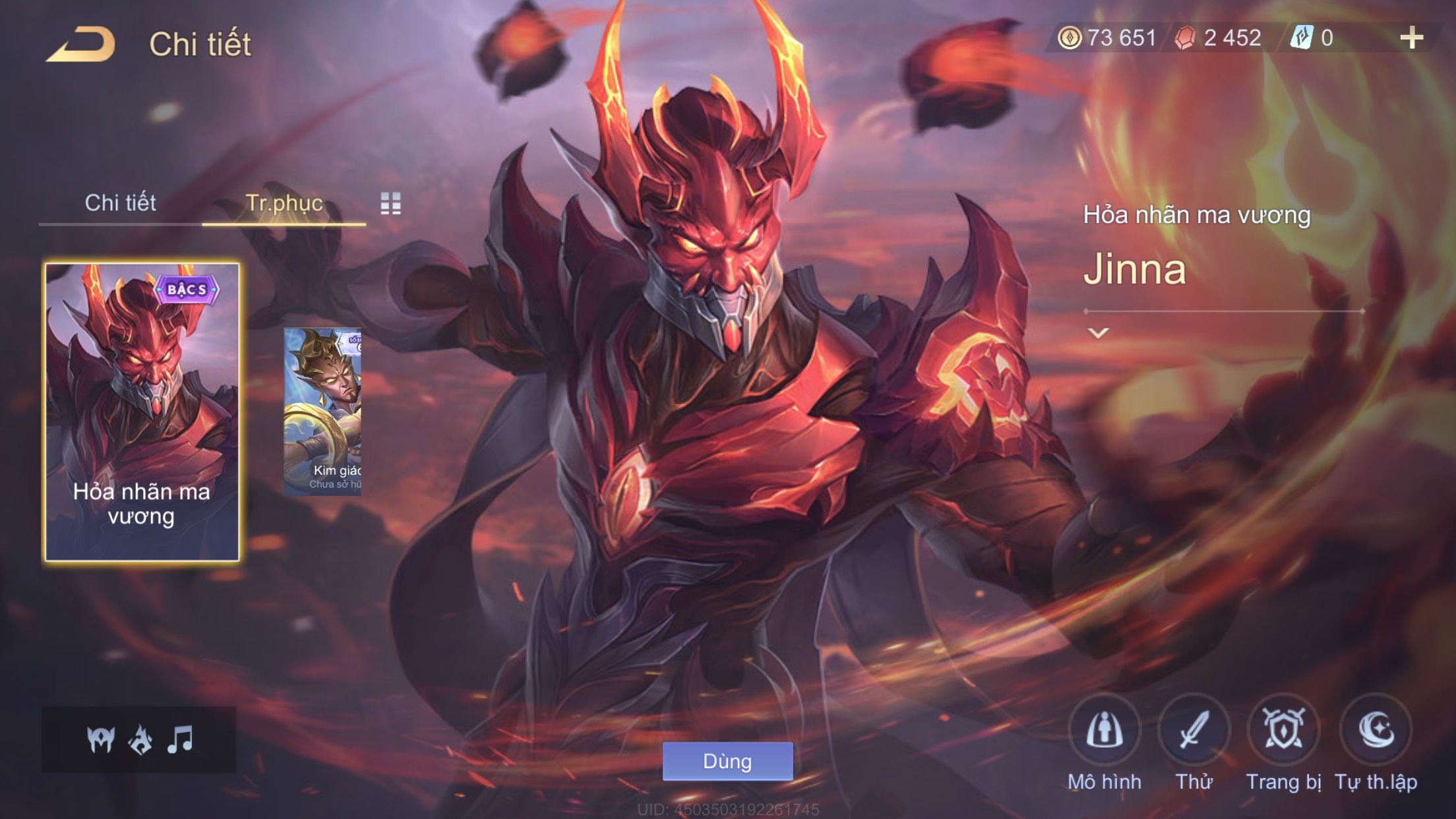Choose the Kim giác skin card

pos(322,412)
